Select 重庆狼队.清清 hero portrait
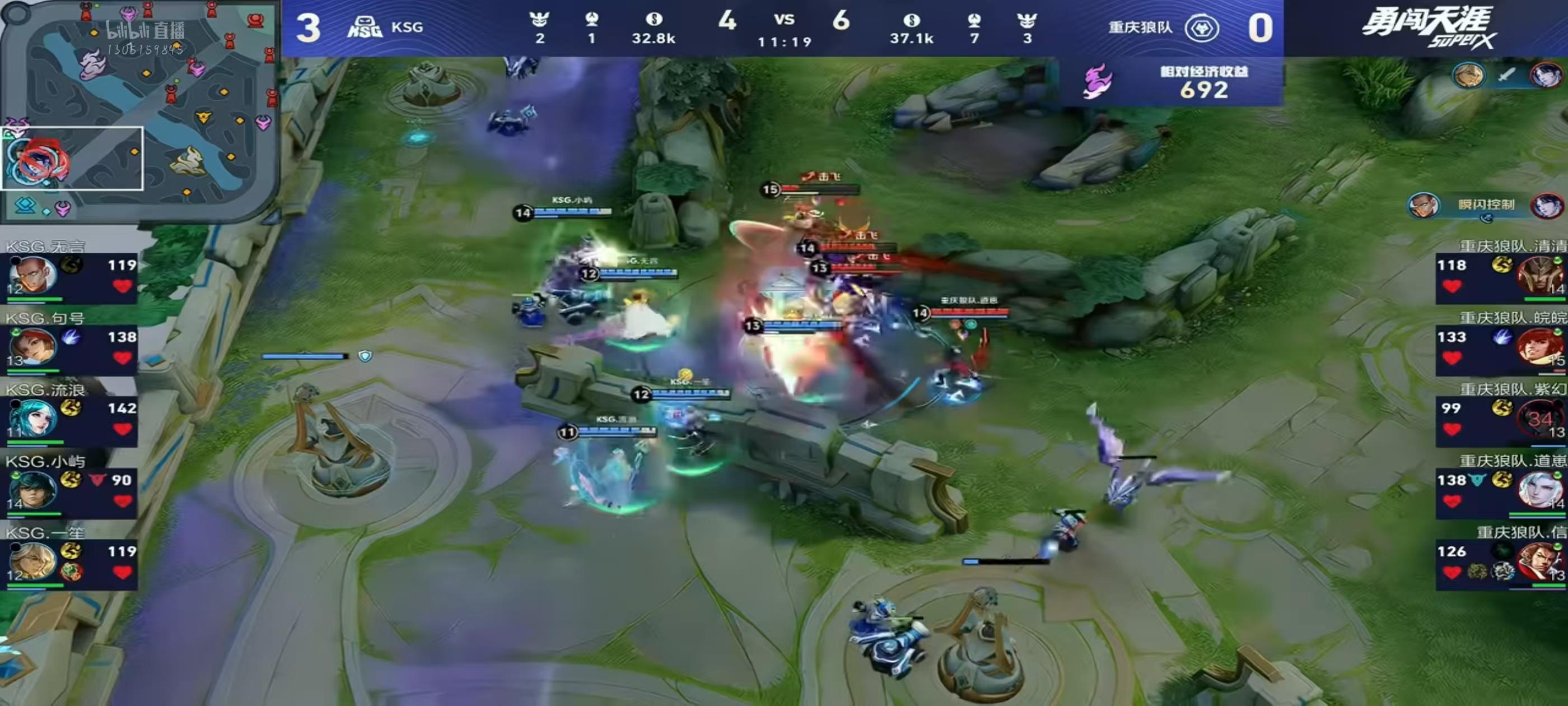The height and width of the screenshot is (706, 1568). [x=1539, y=275]
